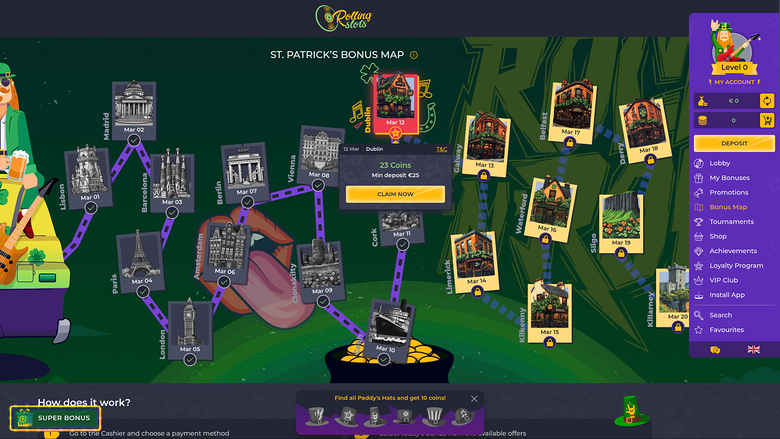Image resolution: width=780 pixels, height=439 pixels.
Task: Choose Install App in sidebar
Action: coord(726,295)
